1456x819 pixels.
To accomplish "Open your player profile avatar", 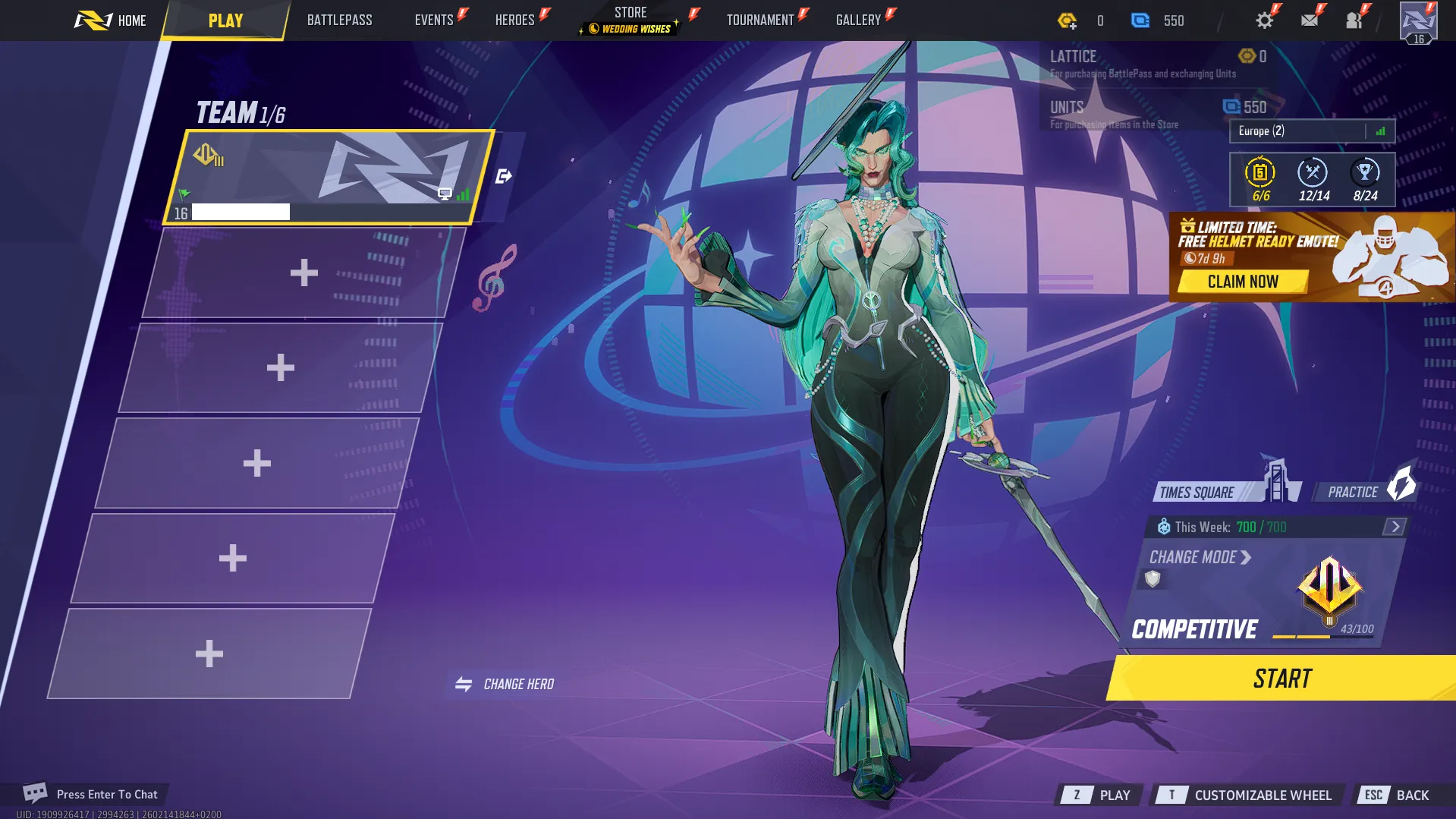I will 1417,20.
